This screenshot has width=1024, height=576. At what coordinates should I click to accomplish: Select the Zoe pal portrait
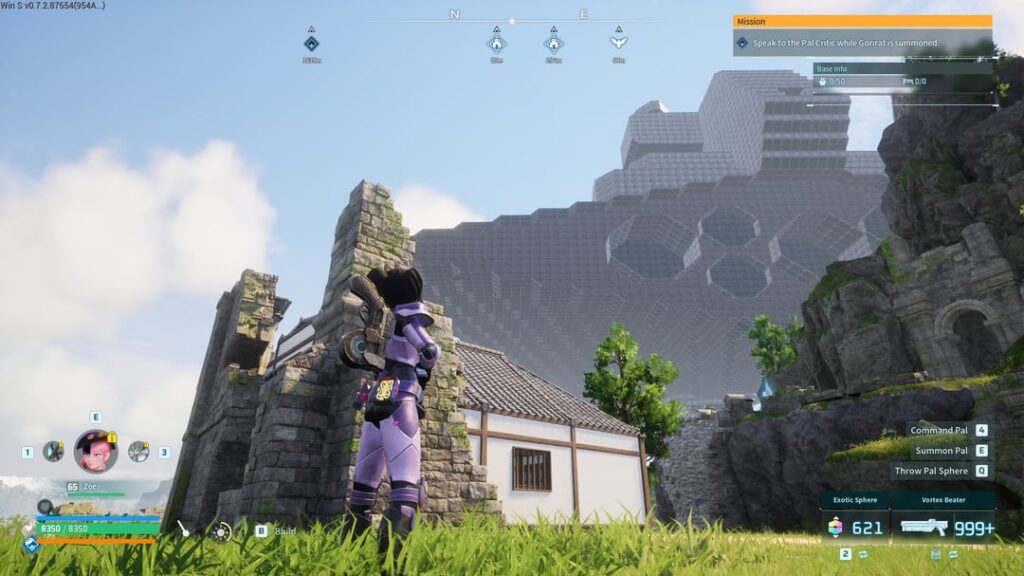tap(95, 452)
